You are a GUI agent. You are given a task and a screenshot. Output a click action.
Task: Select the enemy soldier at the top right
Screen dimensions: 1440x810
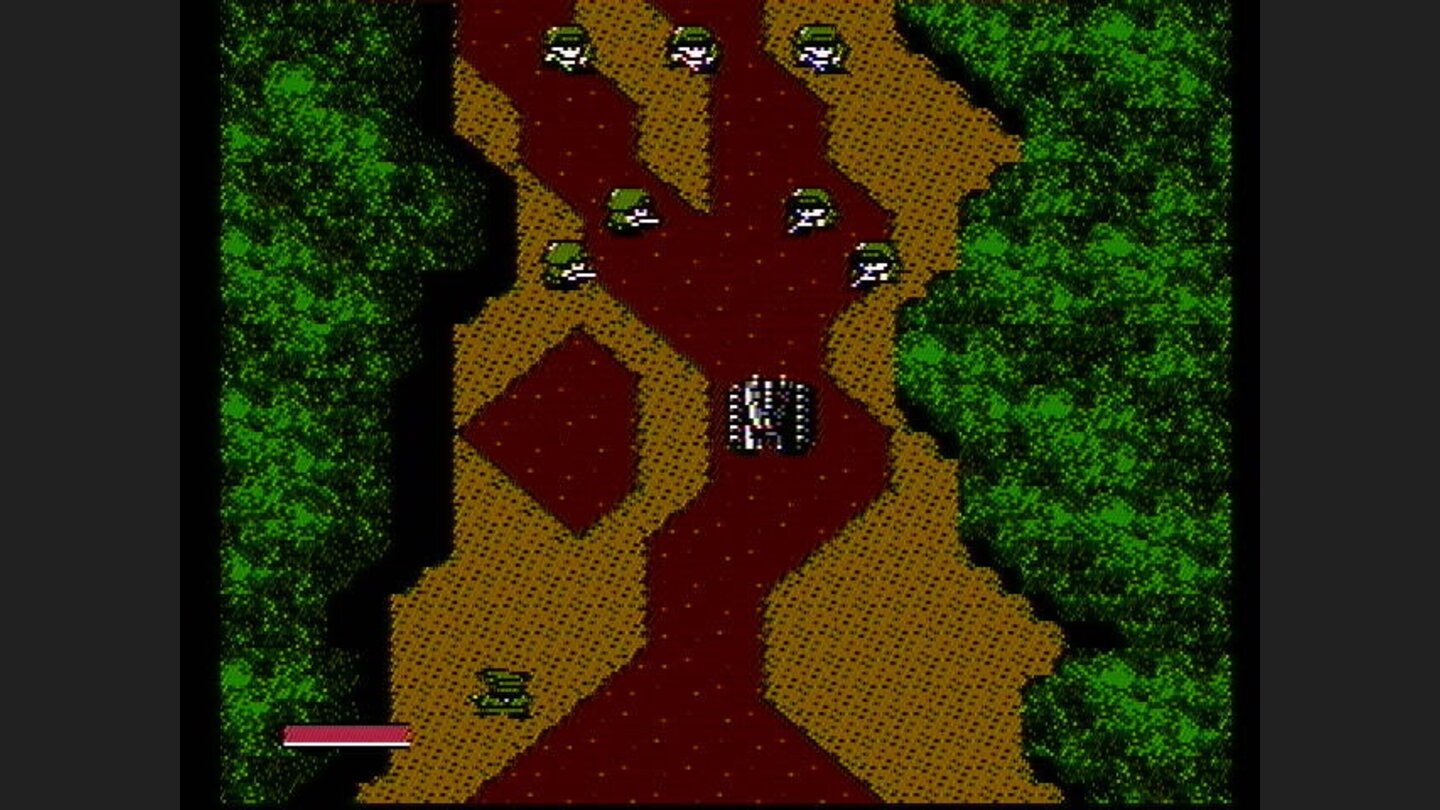pos(818,50)
